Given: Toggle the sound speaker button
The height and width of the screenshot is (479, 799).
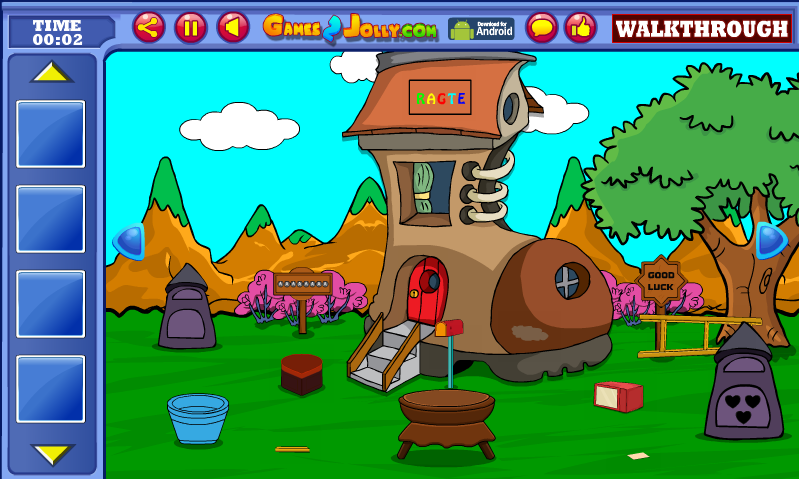Looking at the screenshot, I should 233,27.
